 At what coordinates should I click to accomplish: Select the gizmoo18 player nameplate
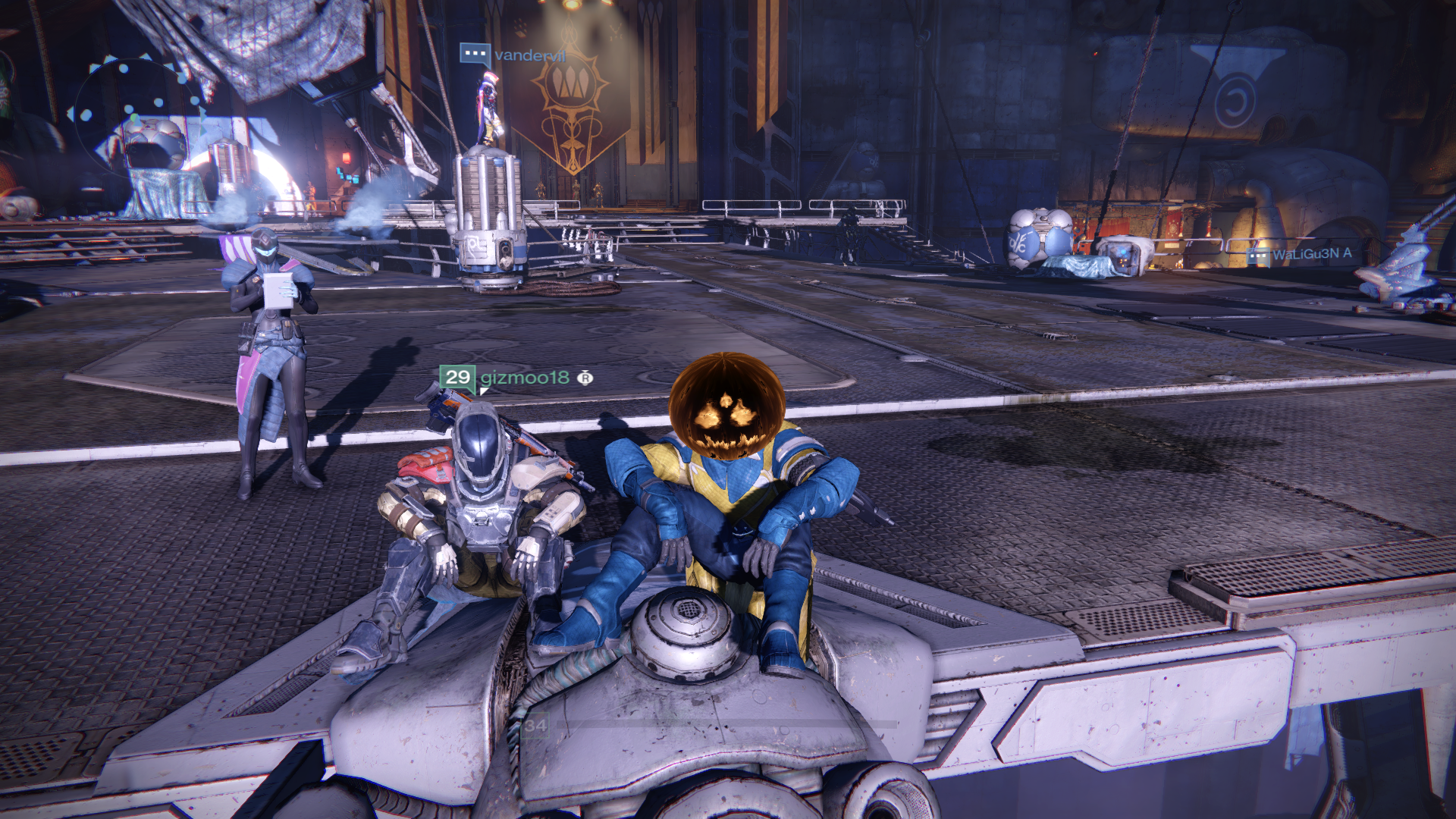tap(525, 378)
